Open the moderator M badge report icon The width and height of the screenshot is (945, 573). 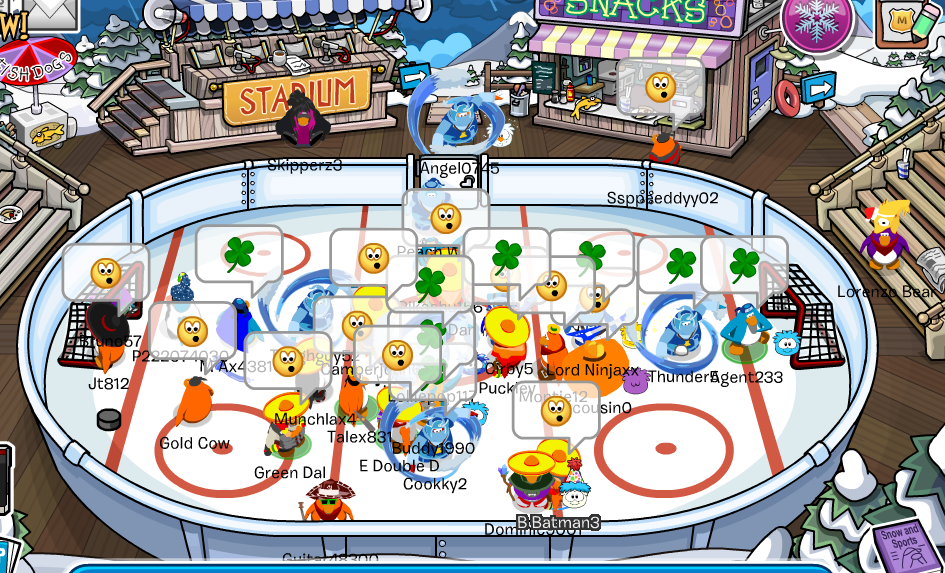tap(902, 20)
